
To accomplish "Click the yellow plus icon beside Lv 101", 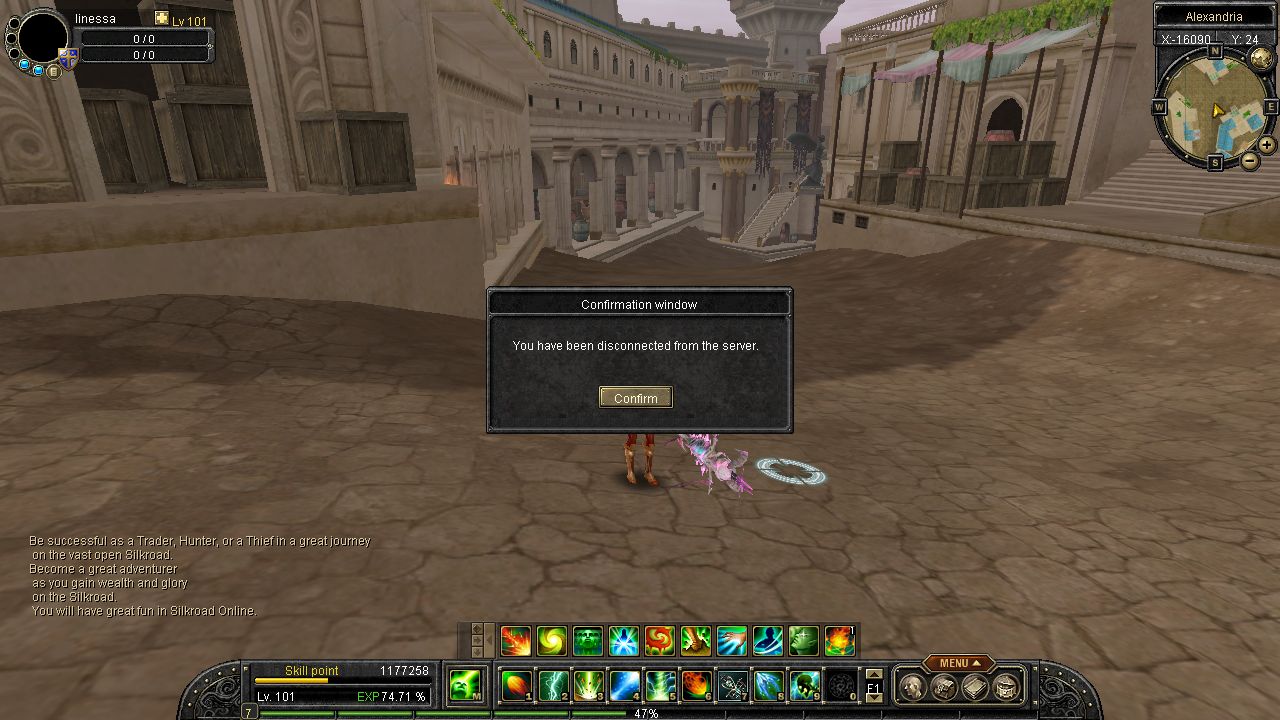I will tap(162, 19).
